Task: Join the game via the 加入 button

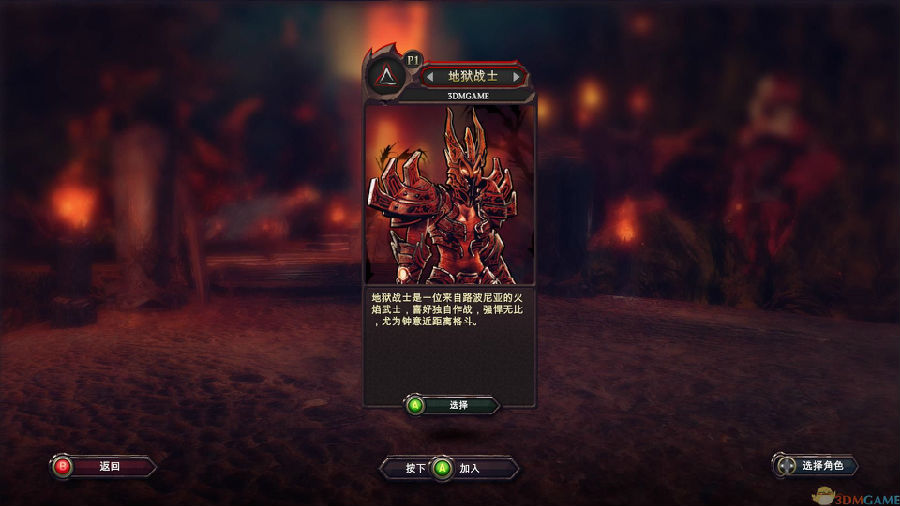Action: (x=450, y=468)
